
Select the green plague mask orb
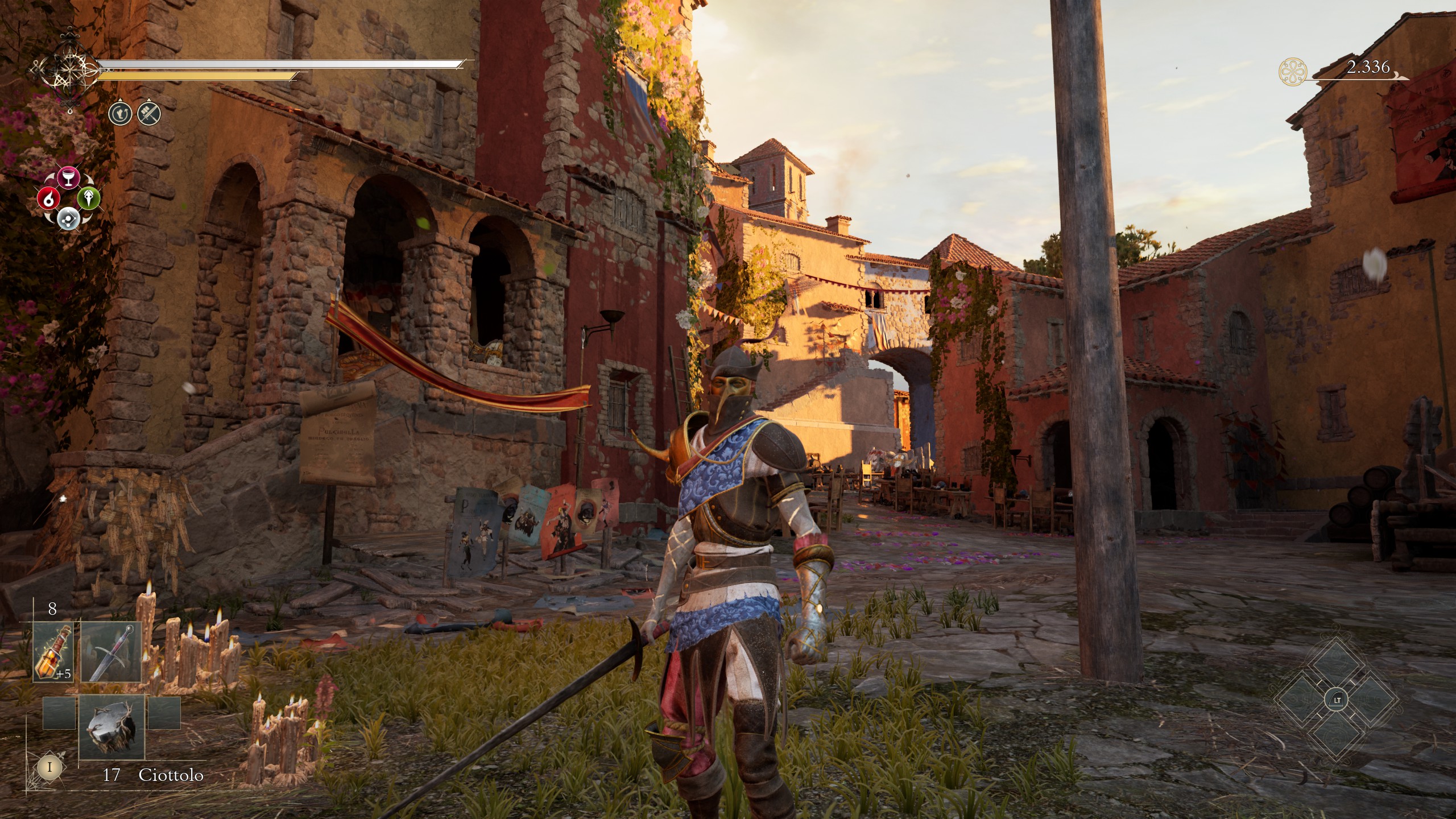[x=89, y=198]
